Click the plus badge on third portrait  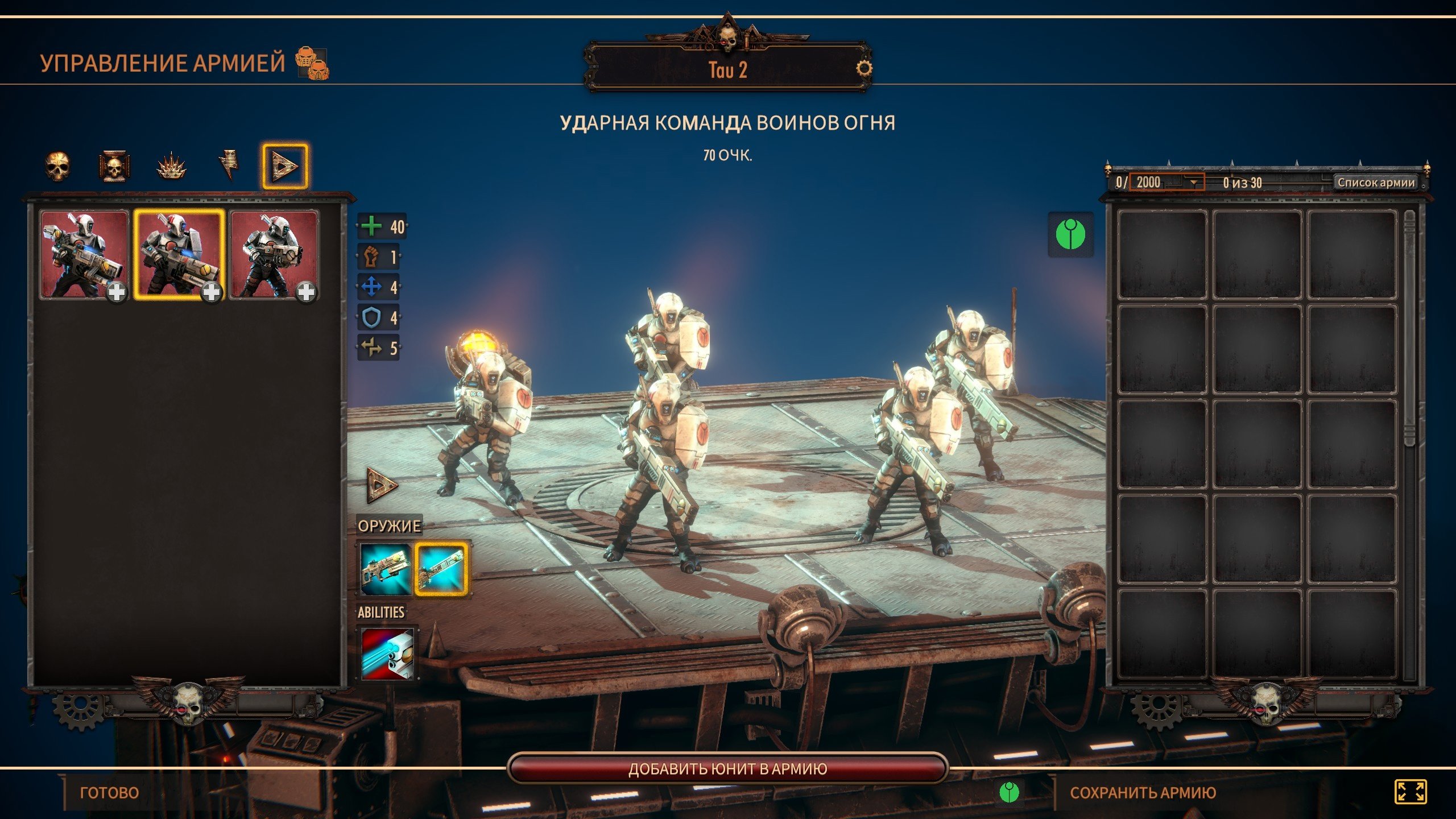[x=306, y=292]
